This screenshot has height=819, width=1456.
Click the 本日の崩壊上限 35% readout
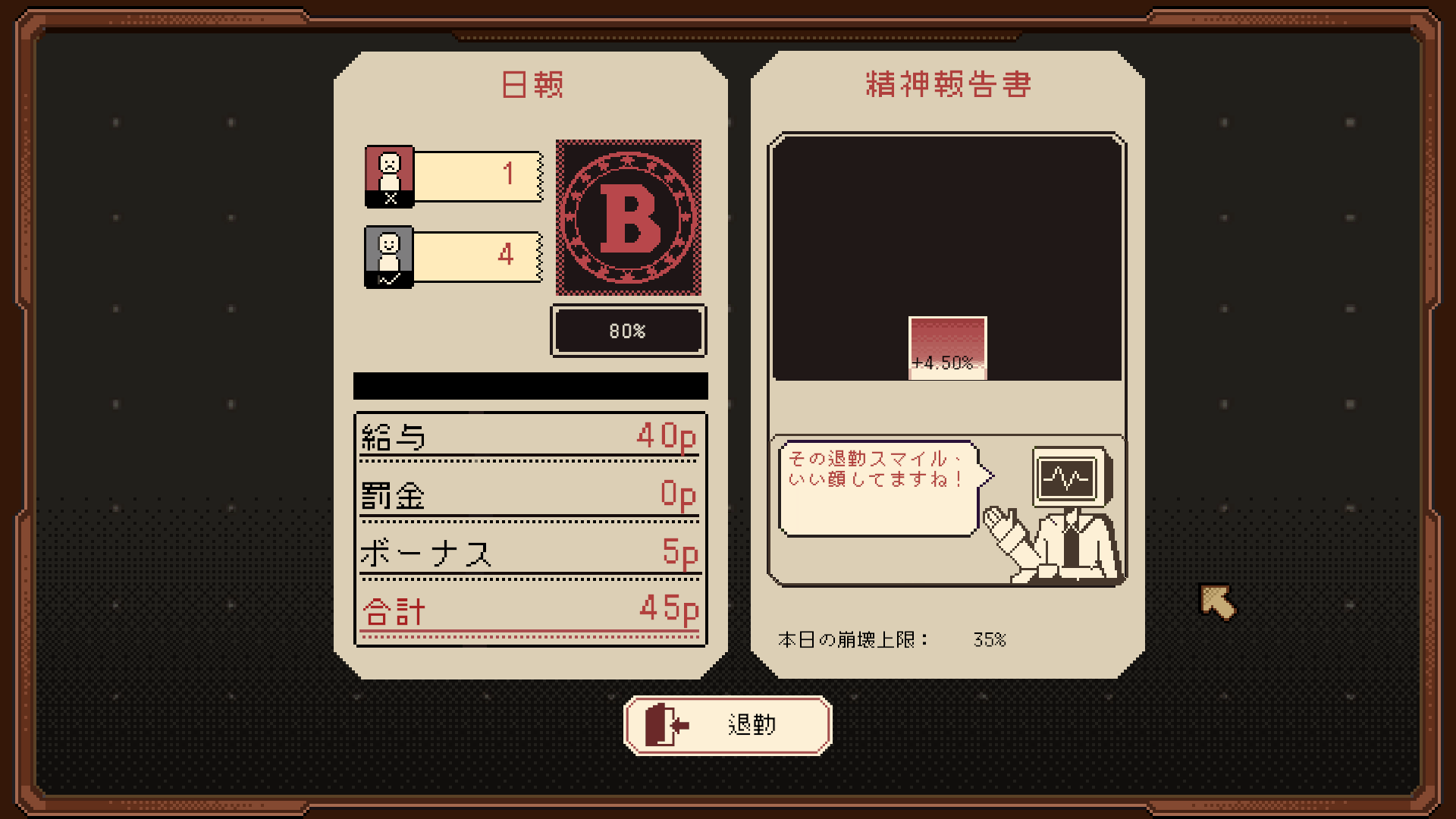coord(891,639)
